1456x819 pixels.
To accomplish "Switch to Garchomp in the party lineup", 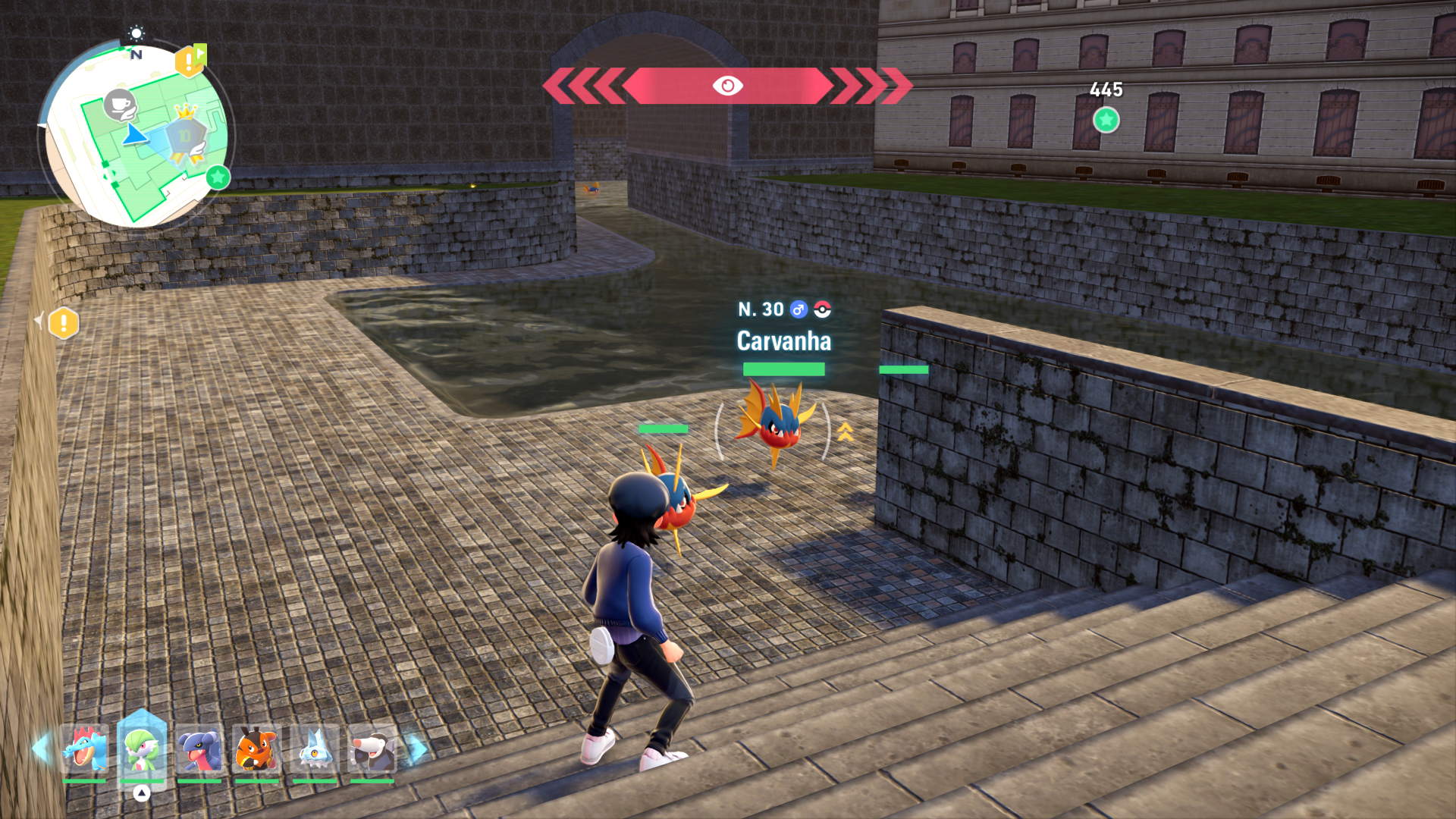I will [x=199, y=749].
